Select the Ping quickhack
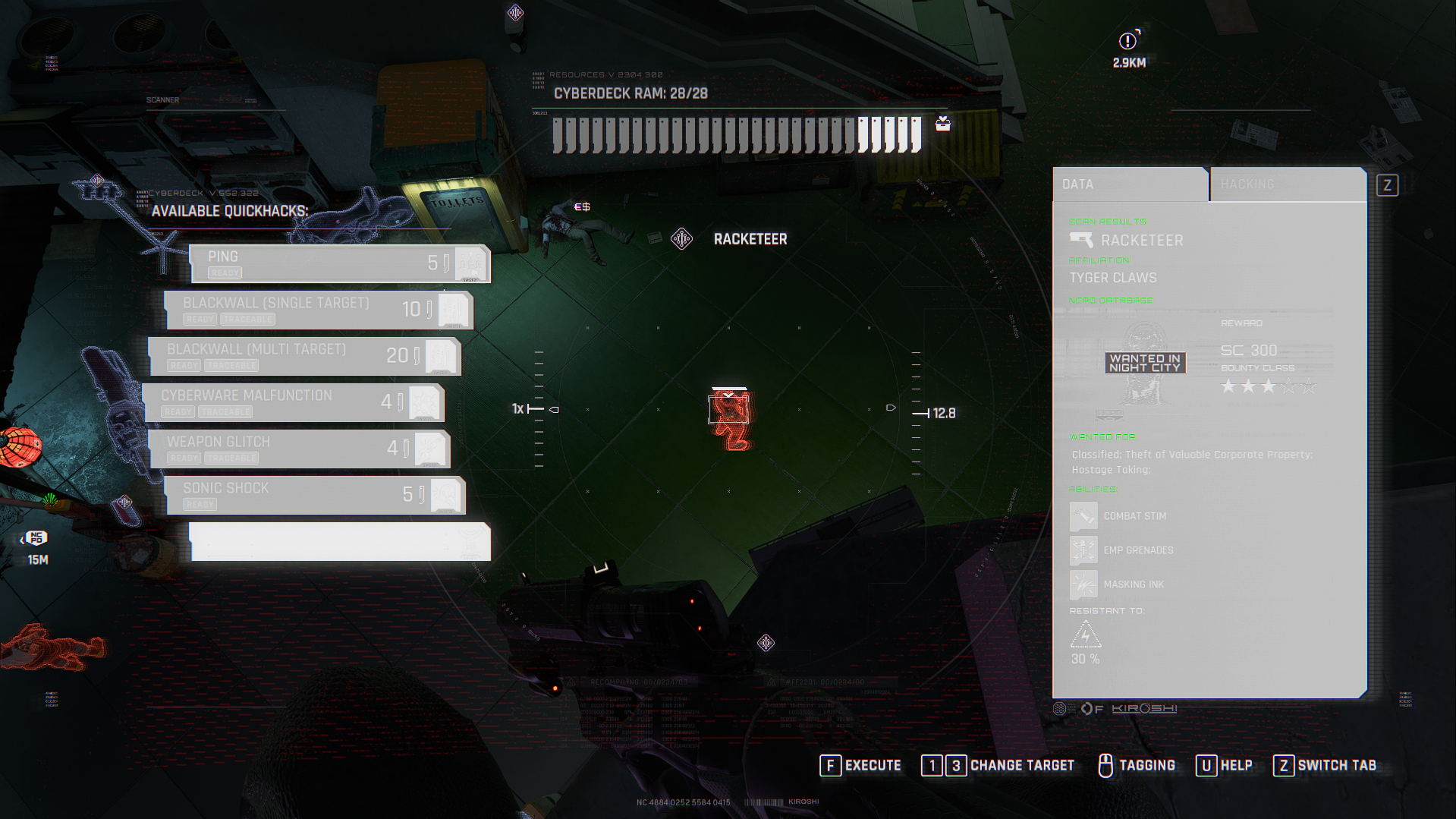Screen dimensions: 1456x819 pyautogui.click(x=339, y=263)
